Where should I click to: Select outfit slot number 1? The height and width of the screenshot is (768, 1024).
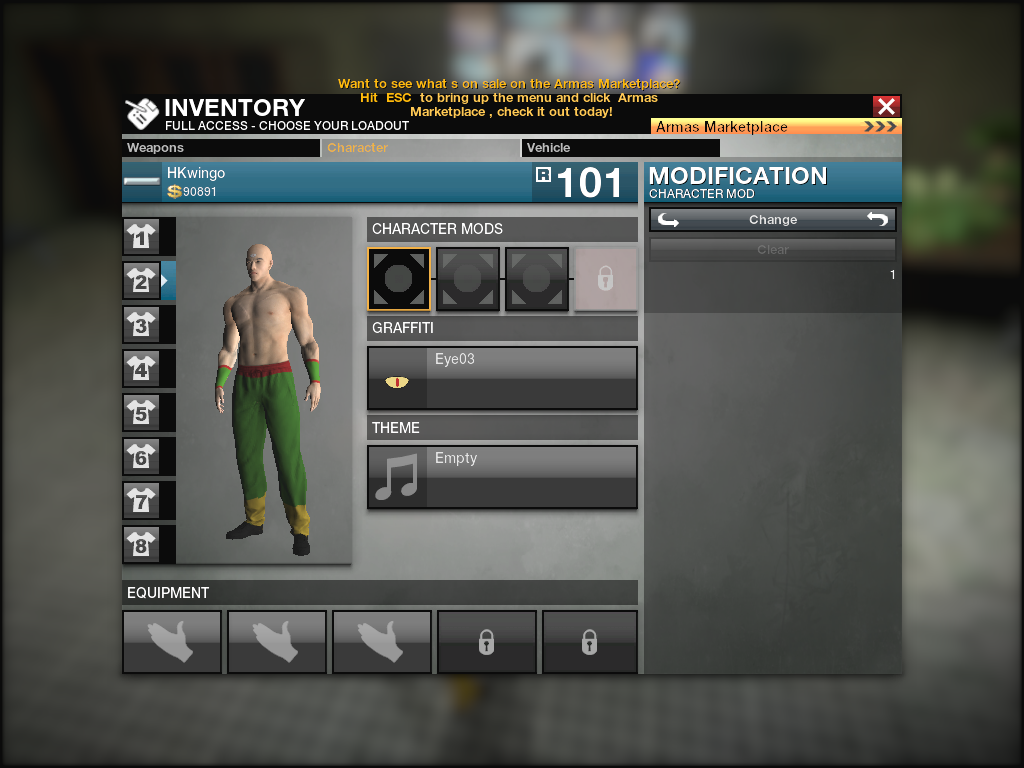pyautogui.click(x=140, y=237)
